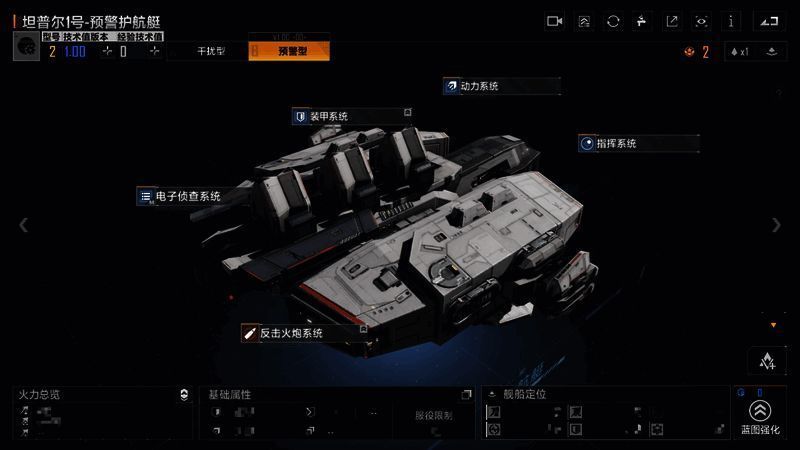Click the 舰船定位 ship positioning panel header
Image resolution: width=800 pixels, height=450 pixels.
click(x=525, y=395)
